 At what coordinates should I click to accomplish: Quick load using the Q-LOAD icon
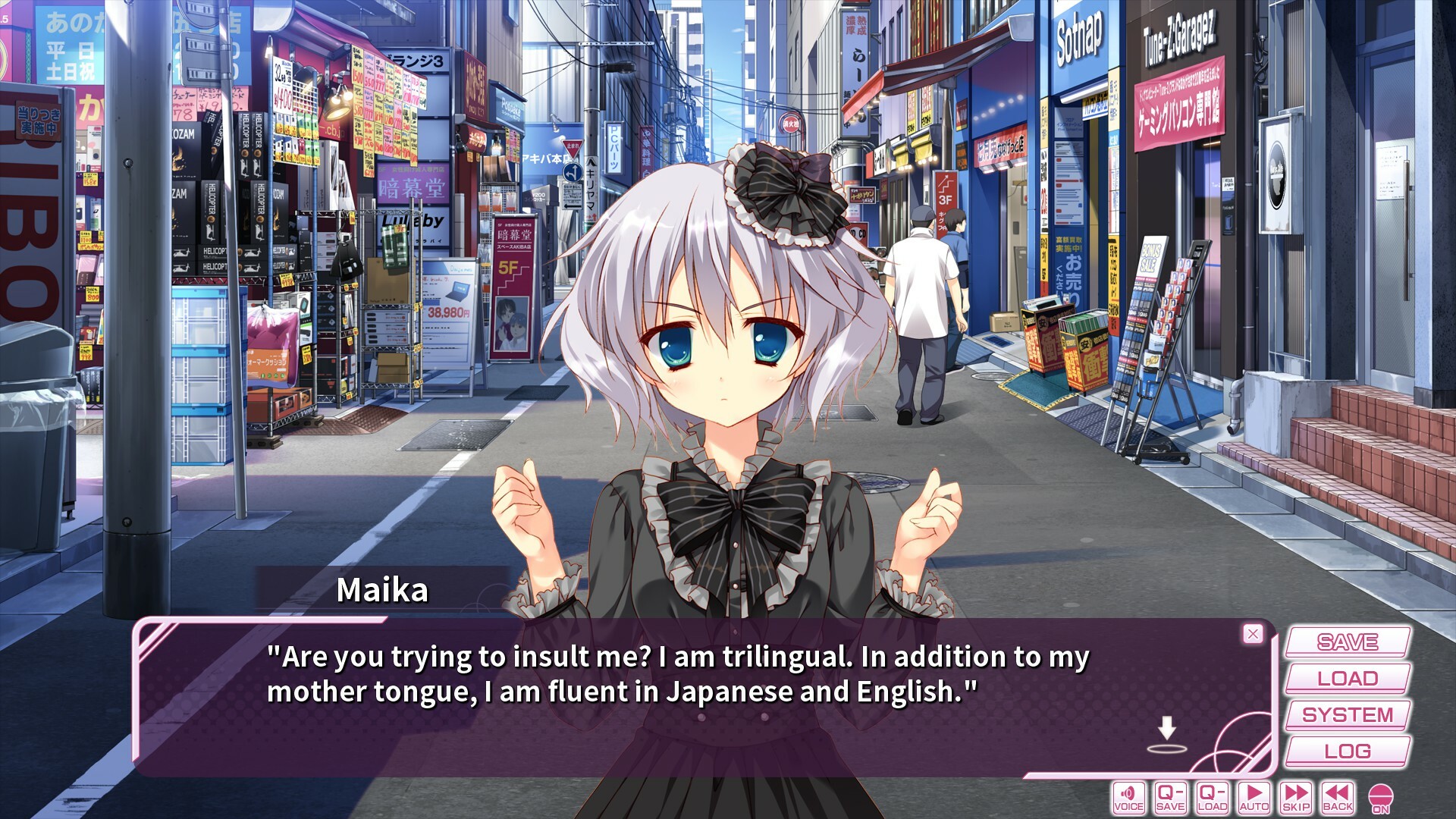point(1214,798)
